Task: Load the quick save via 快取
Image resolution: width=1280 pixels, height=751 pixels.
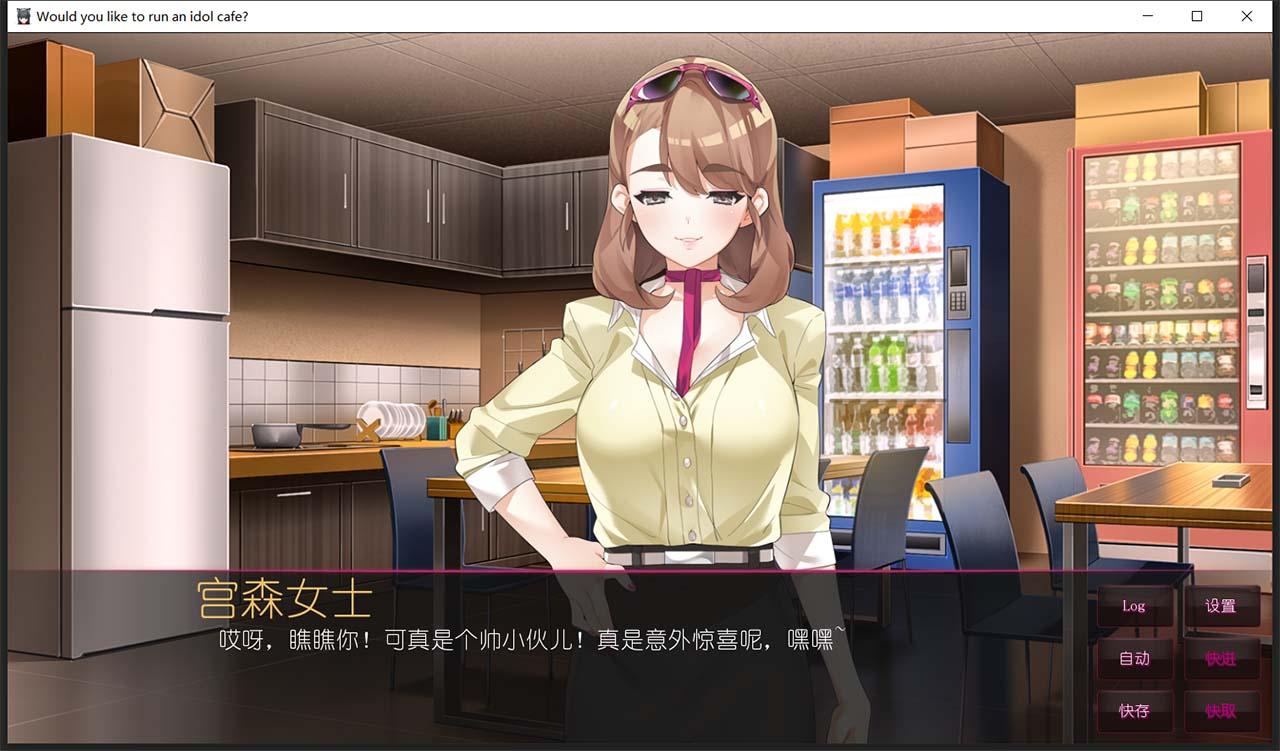Action: 1222,712
